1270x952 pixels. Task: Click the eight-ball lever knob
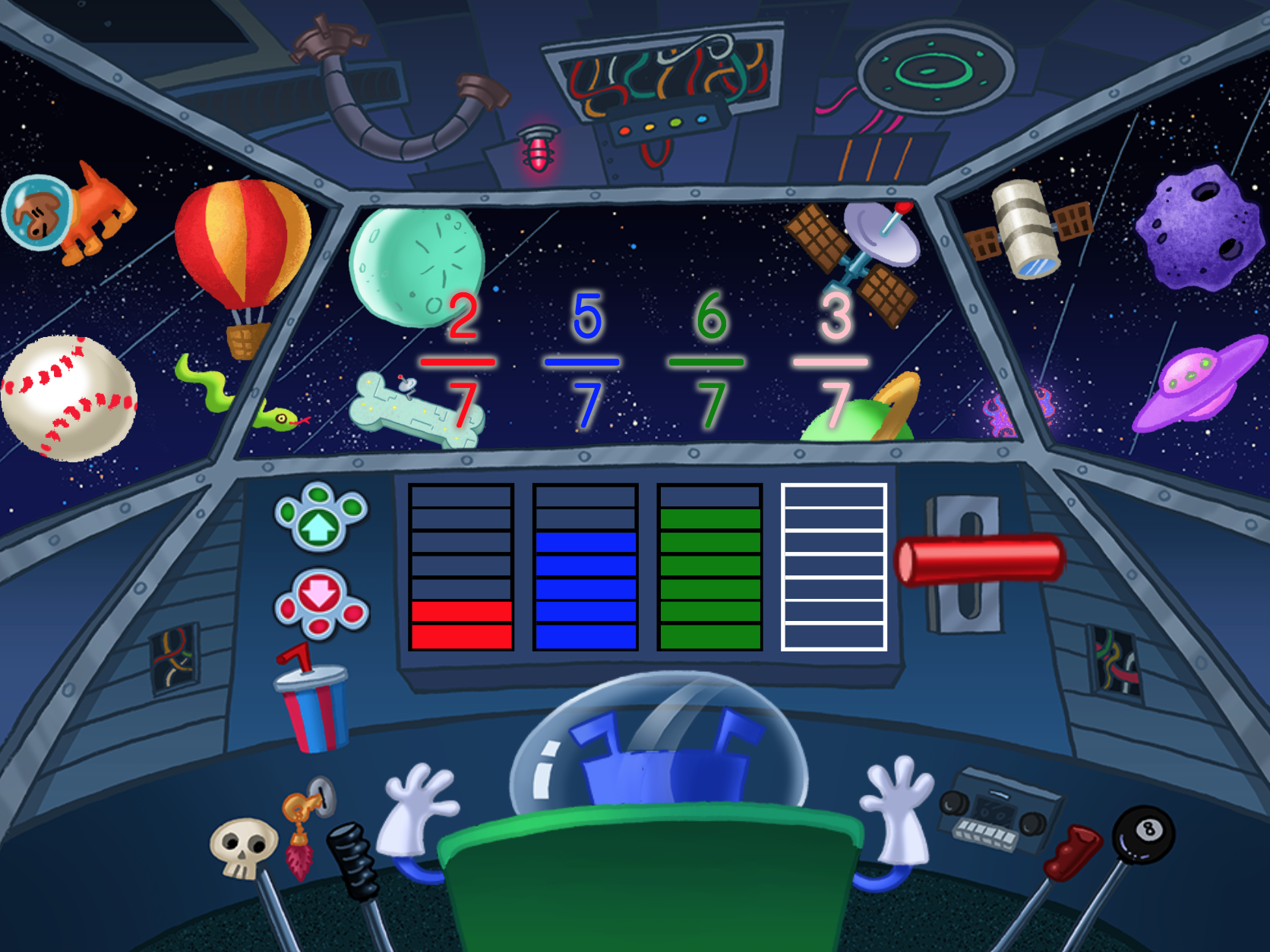point(1143,834)
